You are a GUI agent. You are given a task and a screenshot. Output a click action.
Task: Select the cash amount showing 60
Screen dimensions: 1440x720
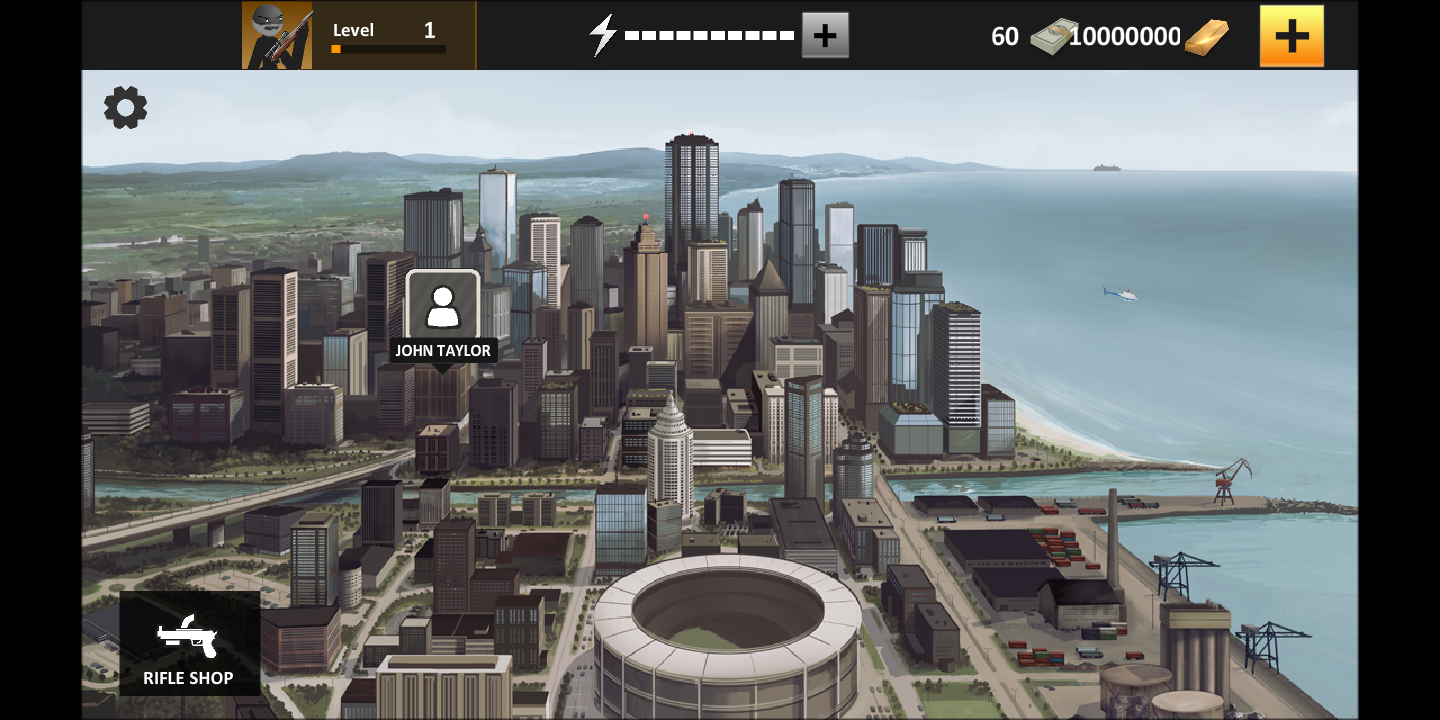1004,36
